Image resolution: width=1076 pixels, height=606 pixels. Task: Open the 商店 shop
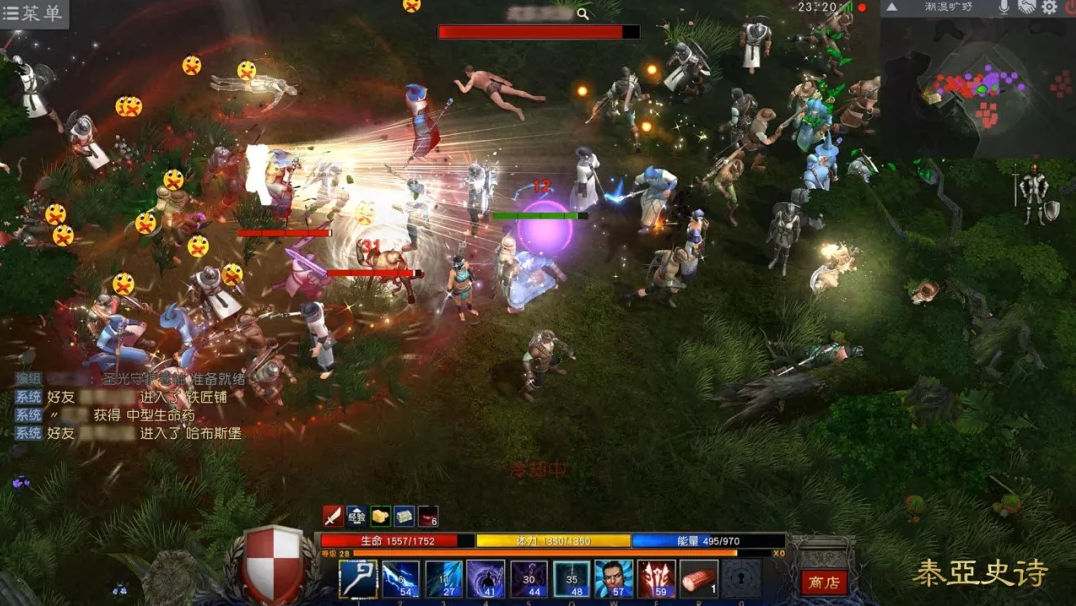tap(824, 582)
